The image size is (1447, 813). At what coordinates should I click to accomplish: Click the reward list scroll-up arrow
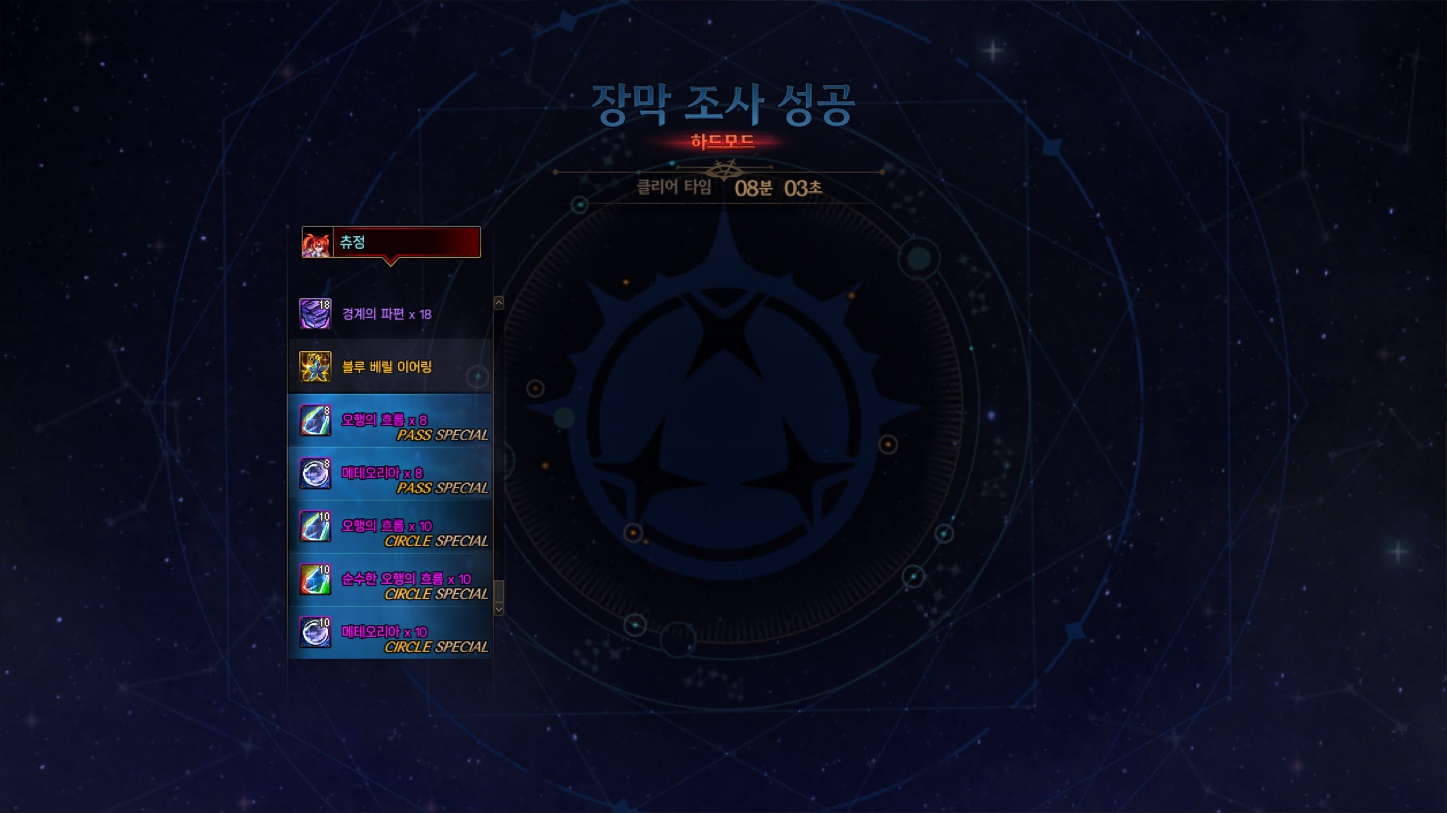(x=499, y=303)
